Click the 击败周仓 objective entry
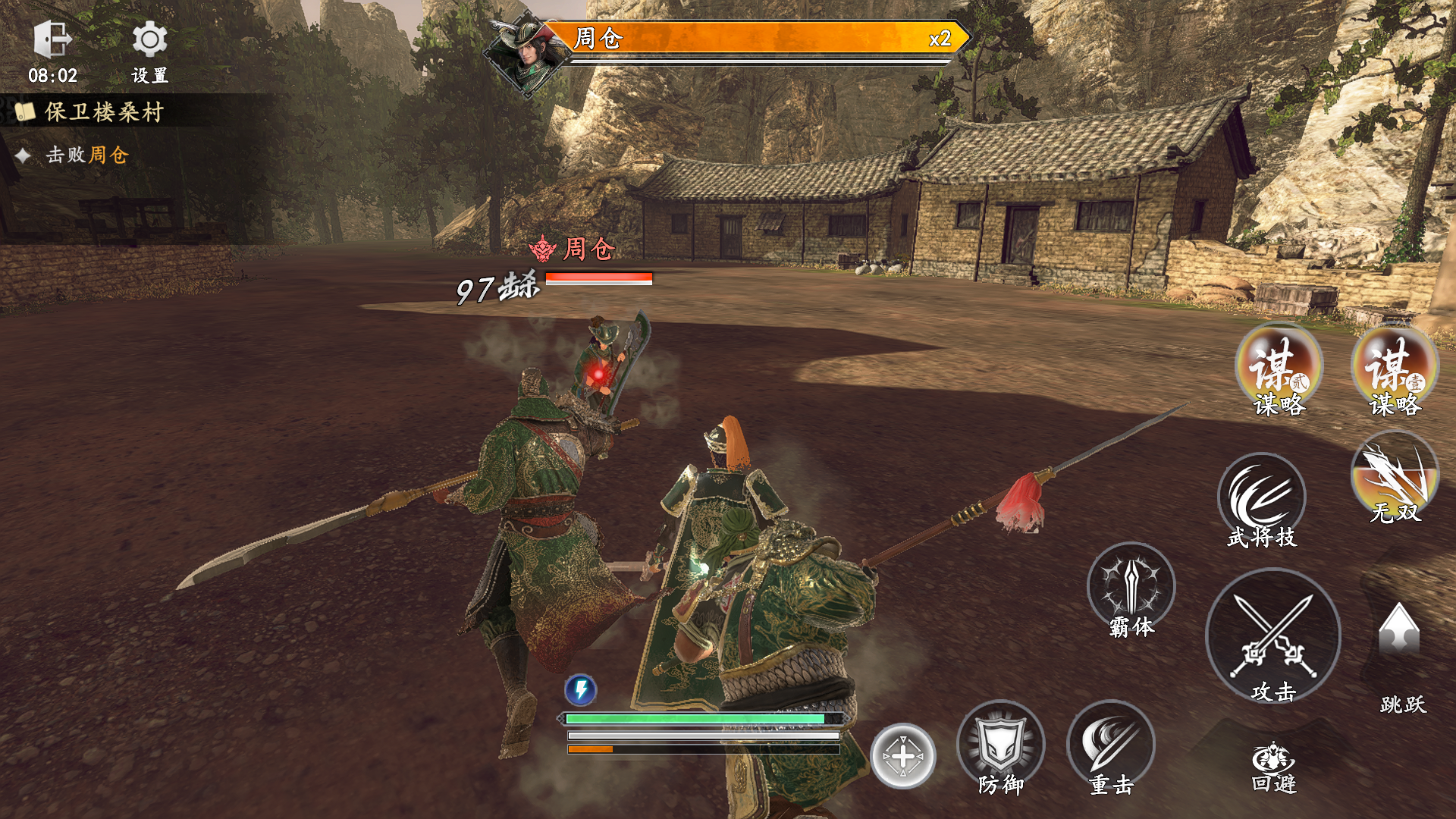 pyautogui.click(x=86, y=155)
